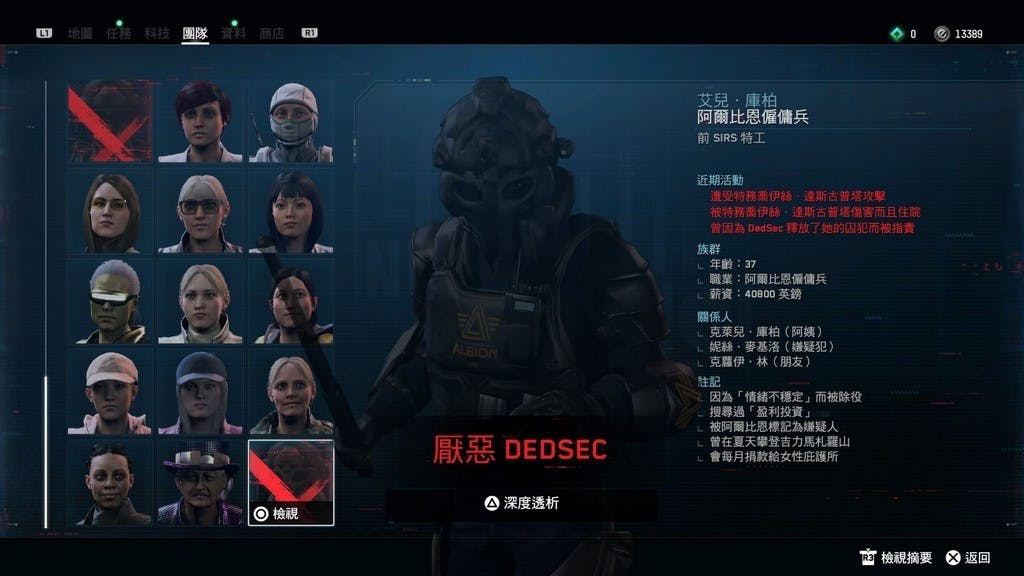The width and height of the screenshot is (1024, 576).
Task: Select the 團隊 tab
Action: [195, 33]
